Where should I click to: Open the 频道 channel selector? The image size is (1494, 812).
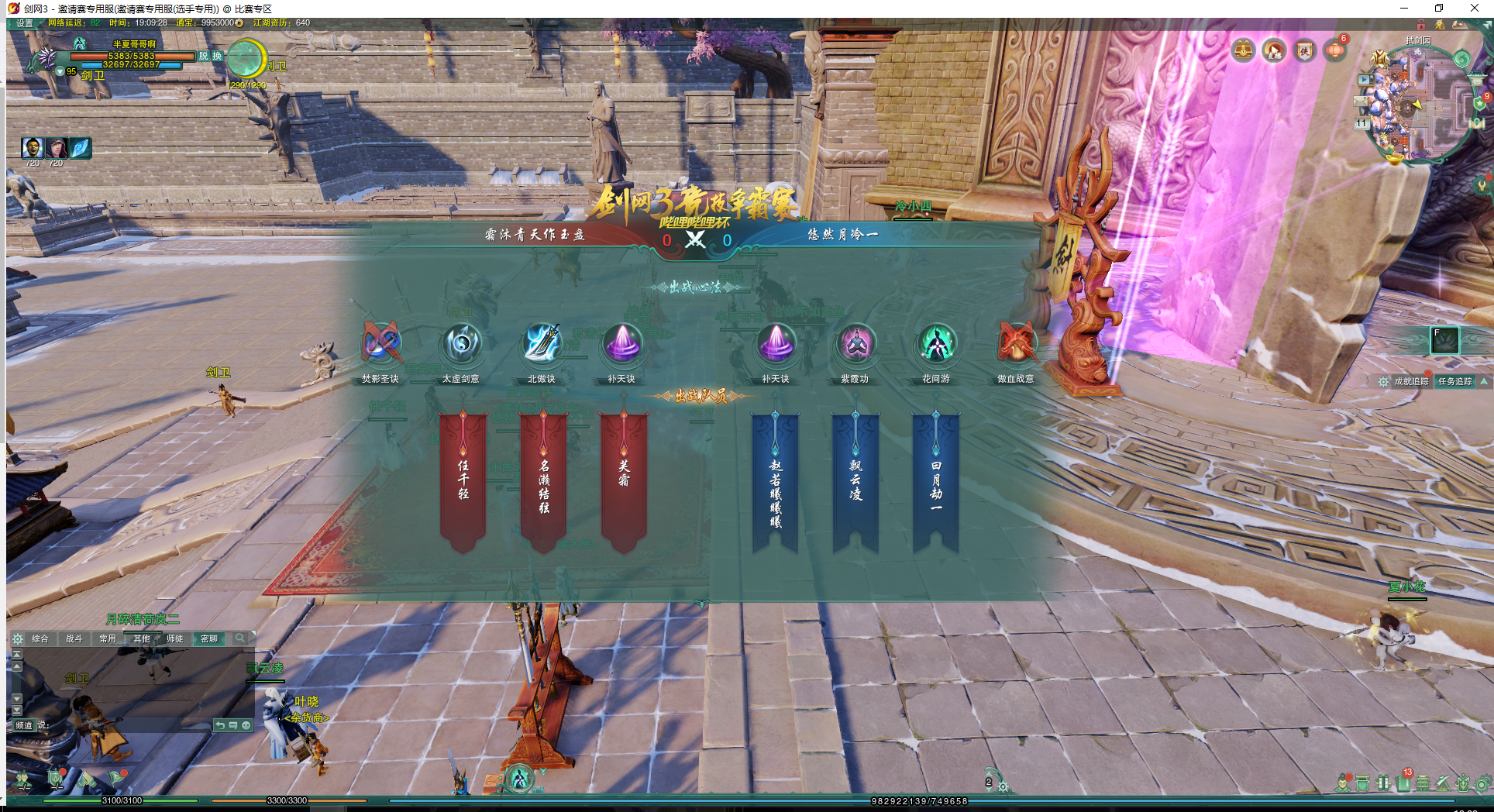pyautogui.click(x=23, y=725)
